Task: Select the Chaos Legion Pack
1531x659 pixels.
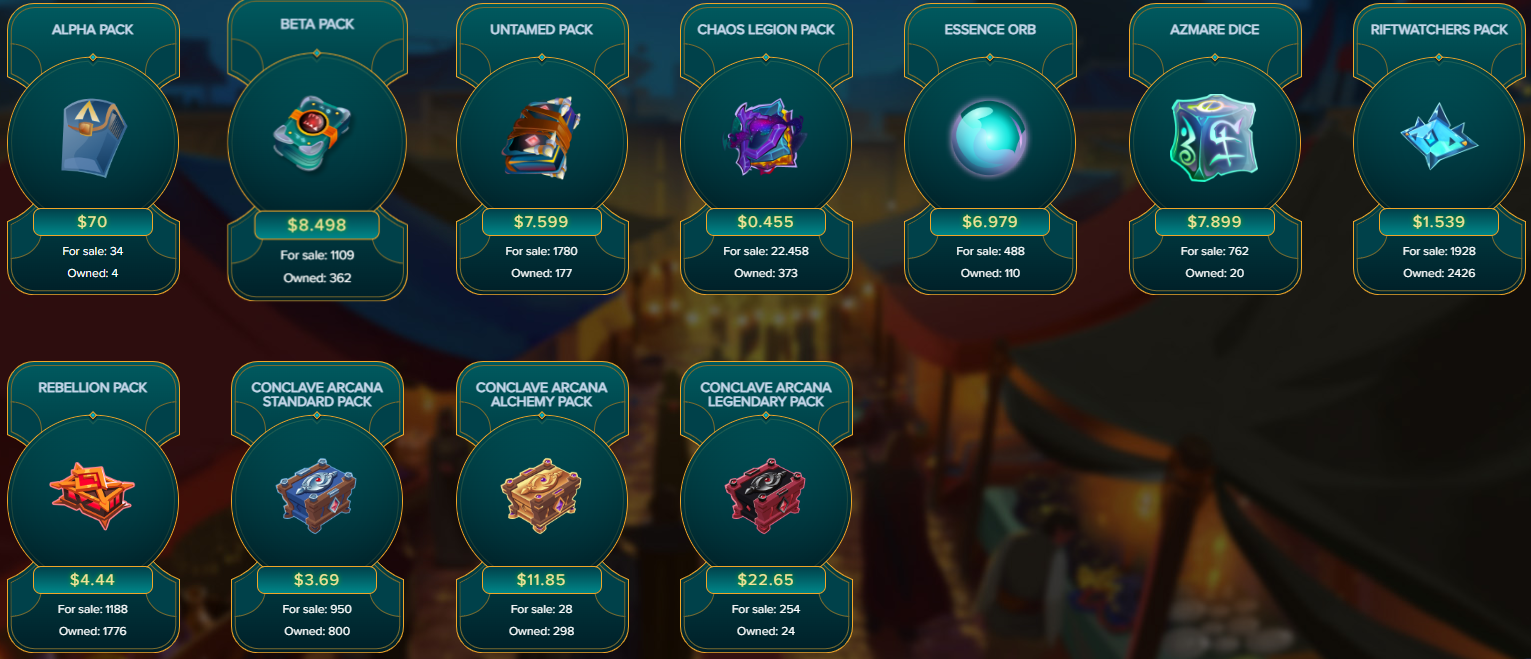Action: pos(766,140)
